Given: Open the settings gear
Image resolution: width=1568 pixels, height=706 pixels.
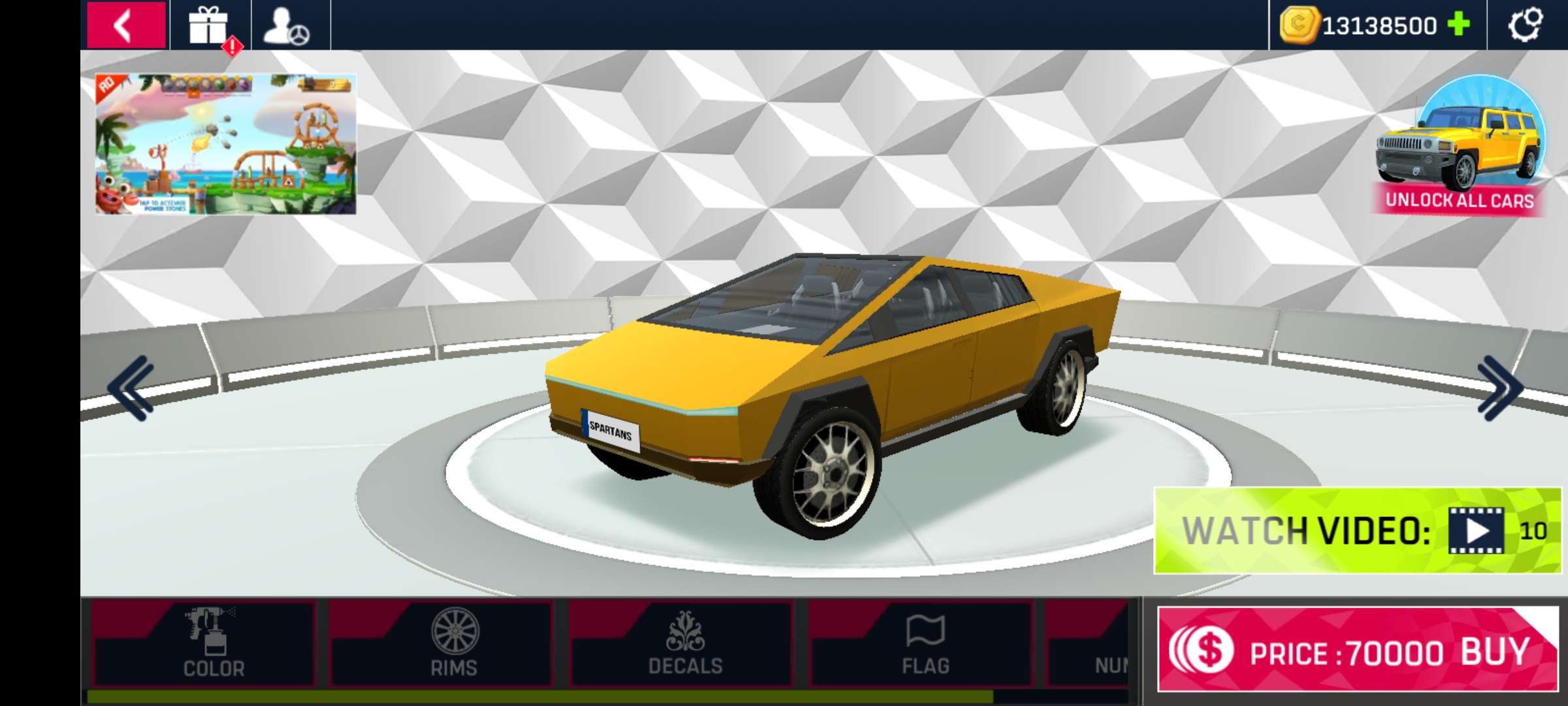Looking at the screenshot, I should [1525, 25].
